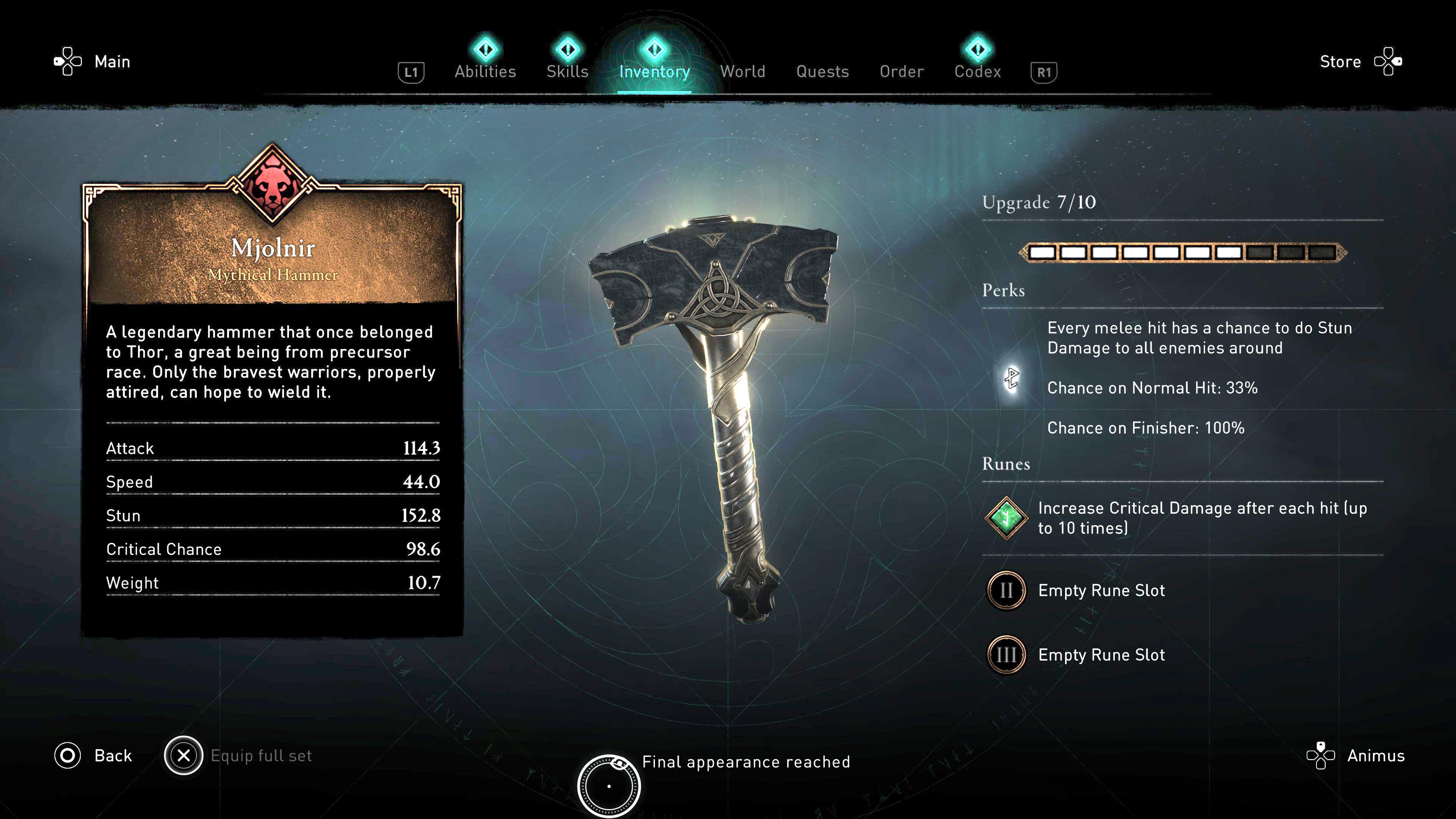Screen dimensions: 1456x819
Task: Click Equip full set
Action: [261, 755]
